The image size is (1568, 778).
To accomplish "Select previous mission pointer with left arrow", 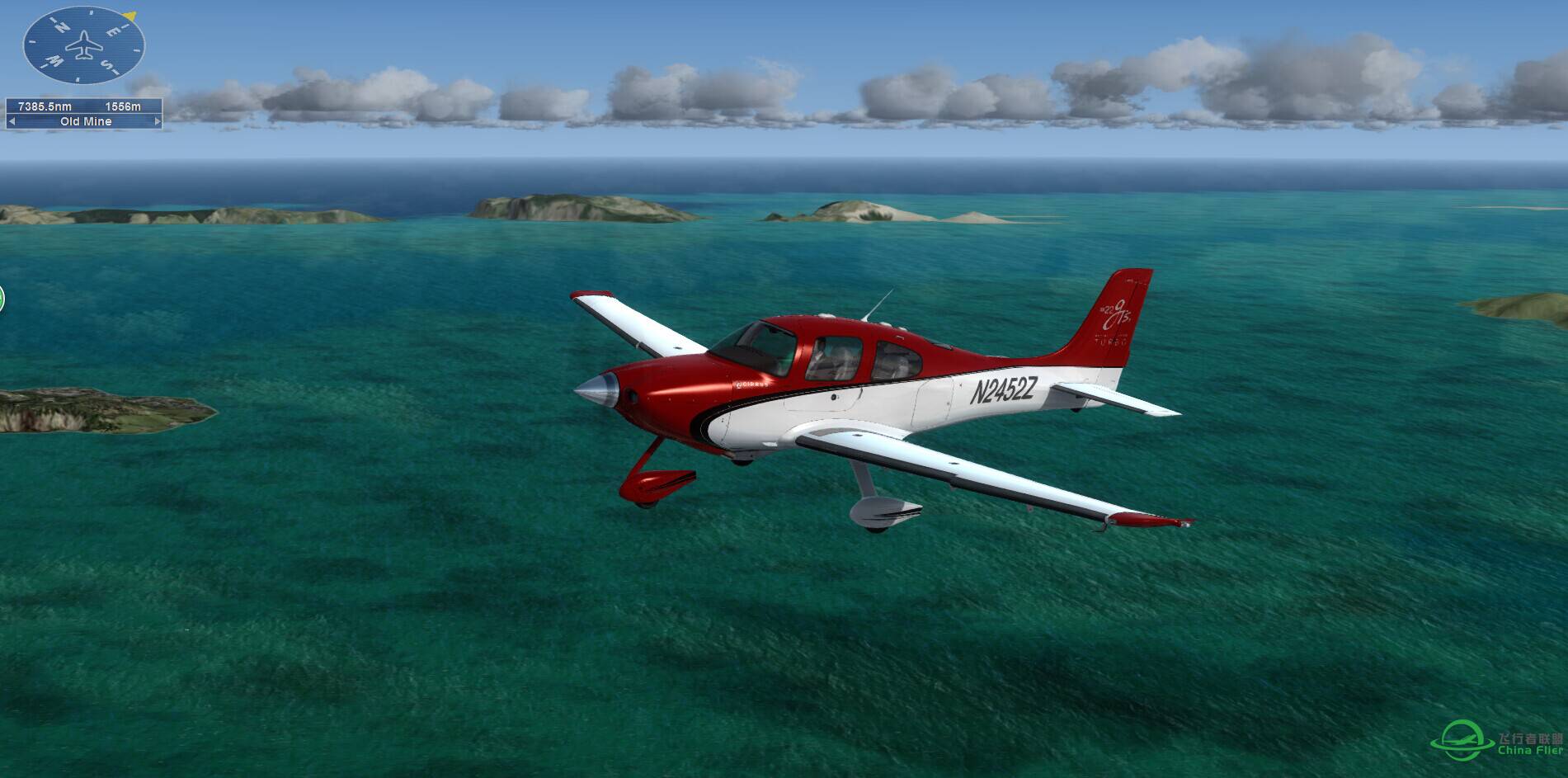I will pos(12,121).
